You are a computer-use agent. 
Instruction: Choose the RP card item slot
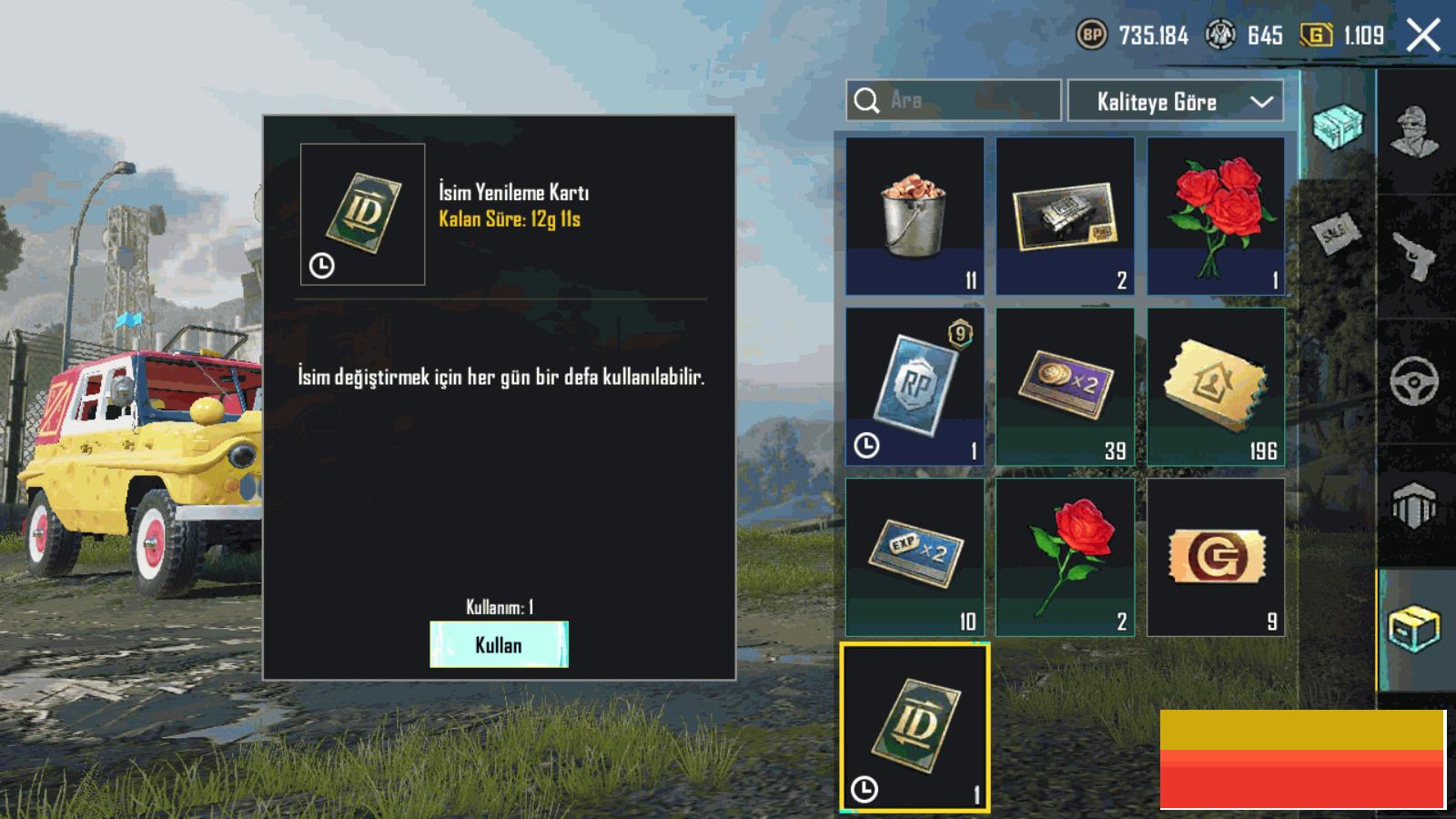tap(915, 387)
